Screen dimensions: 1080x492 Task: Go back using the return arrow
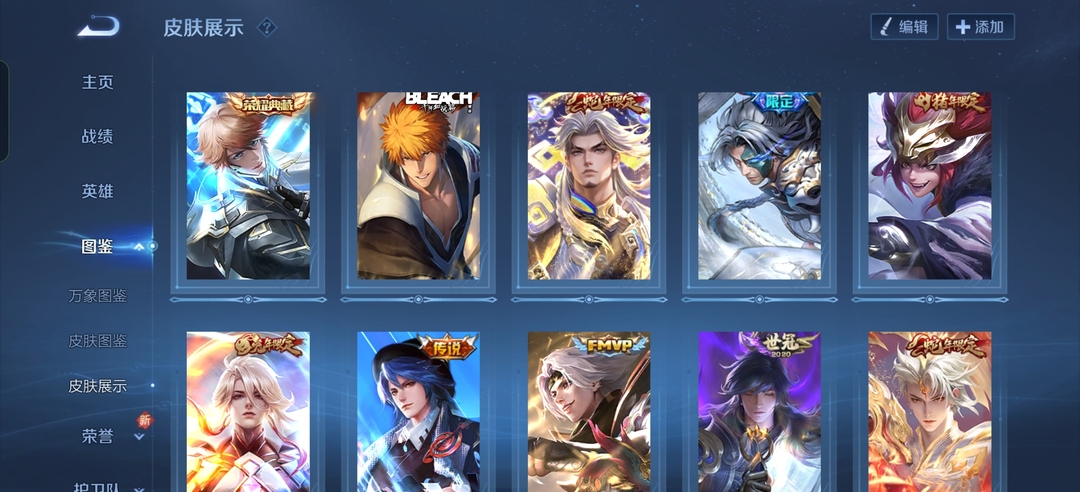point(98,27)
